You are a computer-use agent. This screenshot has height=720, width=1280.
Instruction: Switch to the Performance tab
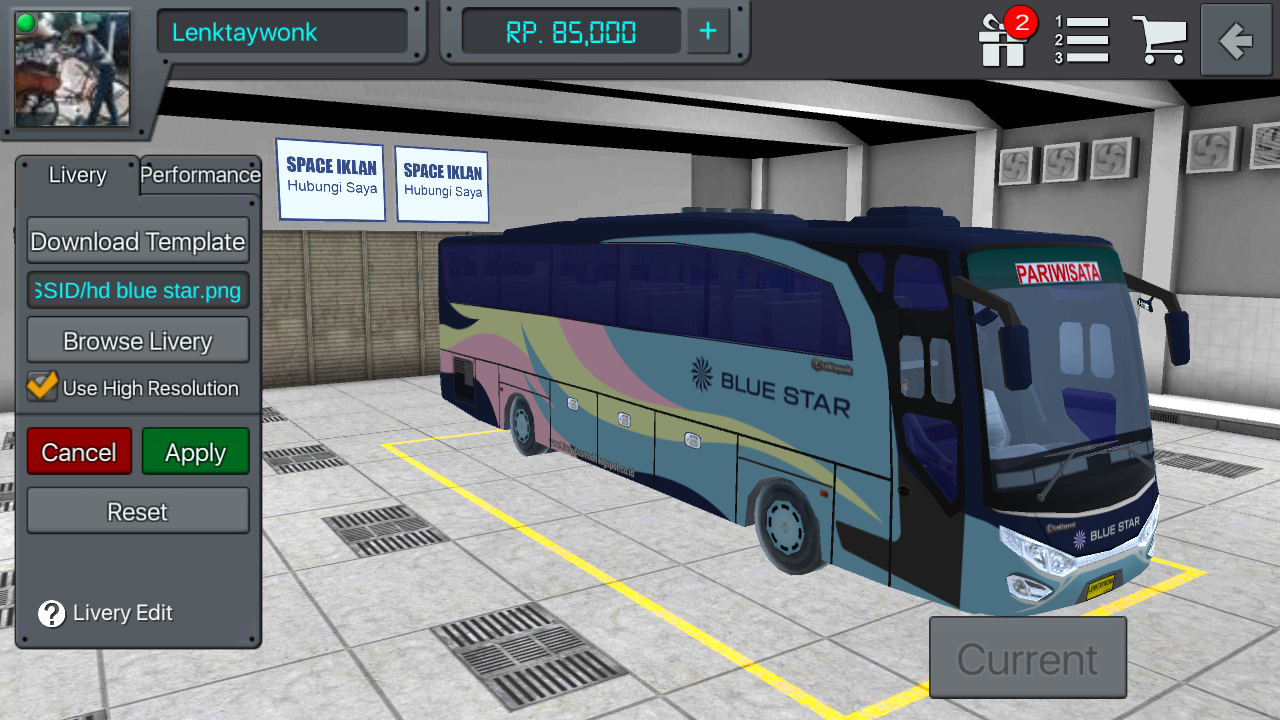pos(199,175)
